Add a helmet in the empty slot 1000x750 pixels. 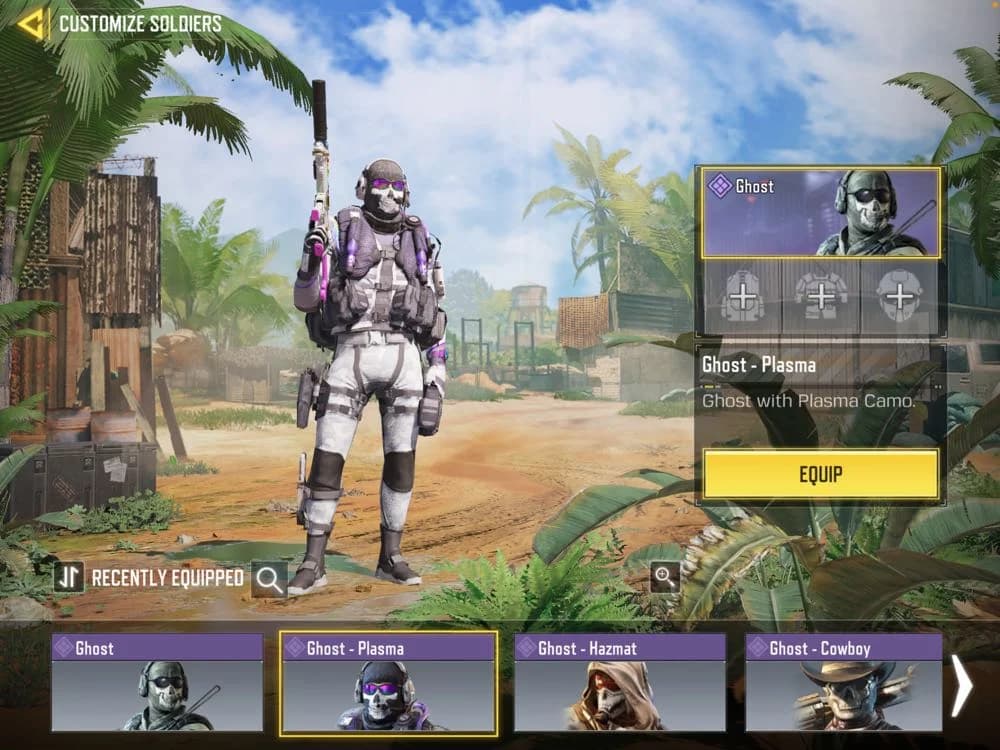pos(899,297)
